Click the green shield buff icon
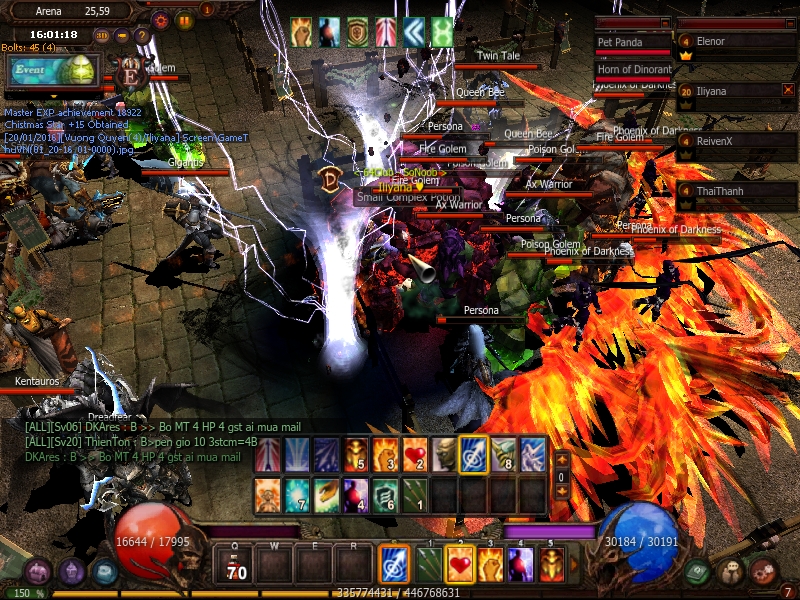The width and height of the screenshot is (800, 600). [358, 32]
